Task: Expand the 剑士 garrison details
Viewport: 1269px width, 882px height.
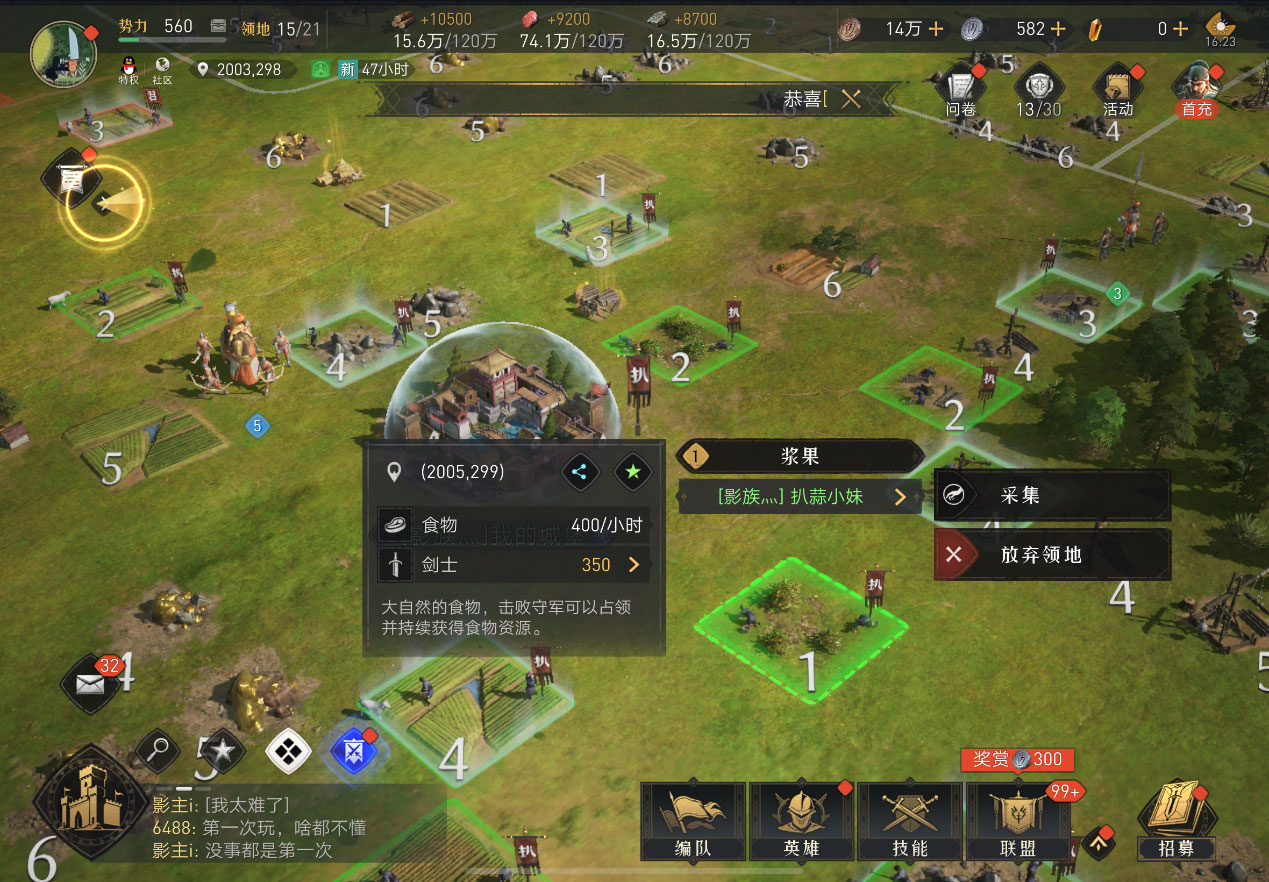Action: [633, 565]
